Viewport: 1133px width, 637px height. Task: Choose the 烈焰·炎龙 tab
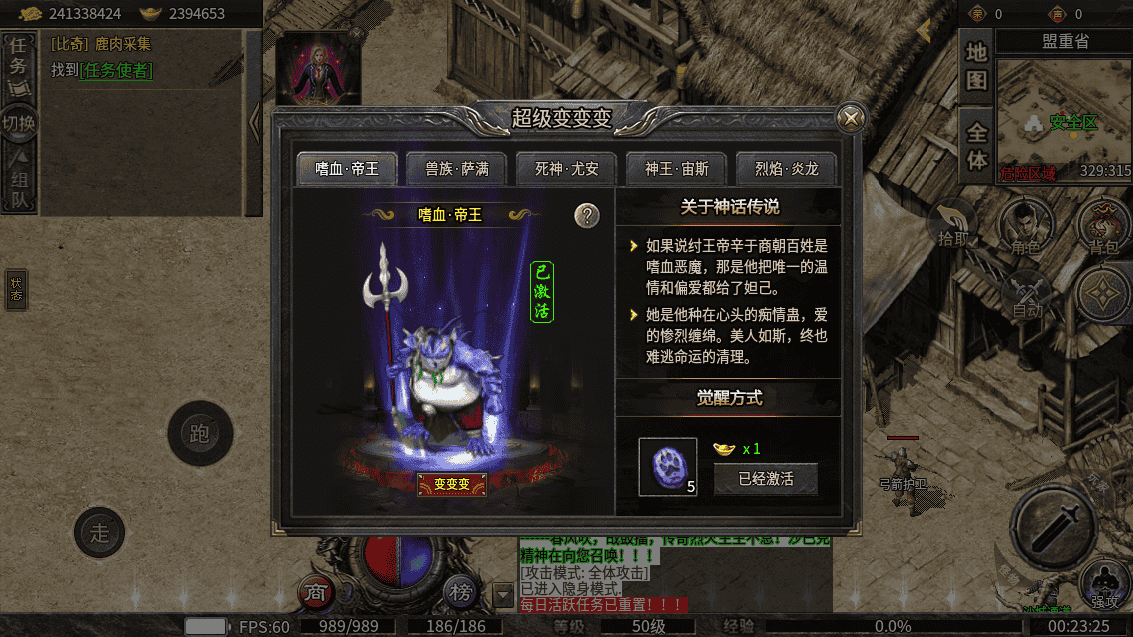click(x=786, y=169)
